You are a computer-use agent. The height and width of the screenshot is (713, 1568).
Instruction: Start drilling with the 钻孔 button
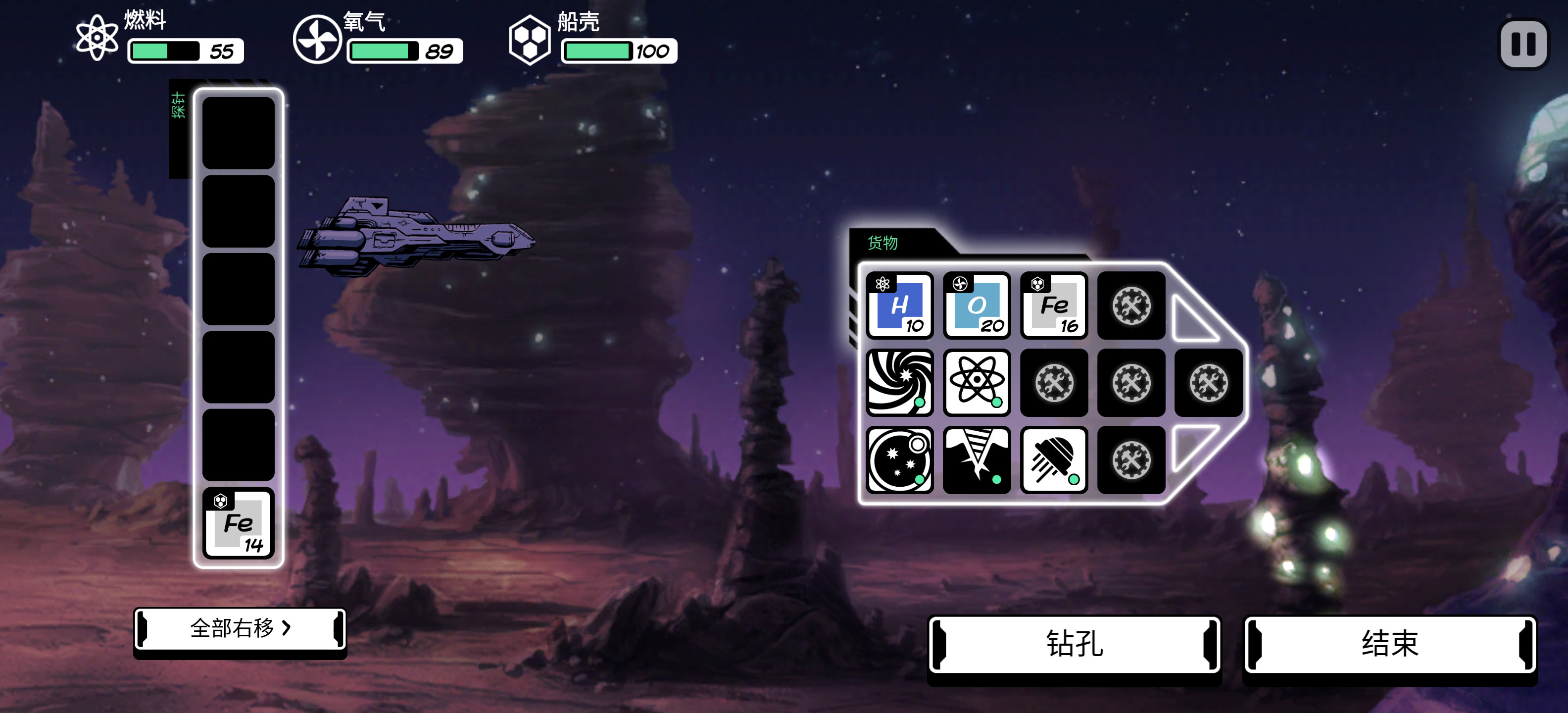(x=1075, y=644)
